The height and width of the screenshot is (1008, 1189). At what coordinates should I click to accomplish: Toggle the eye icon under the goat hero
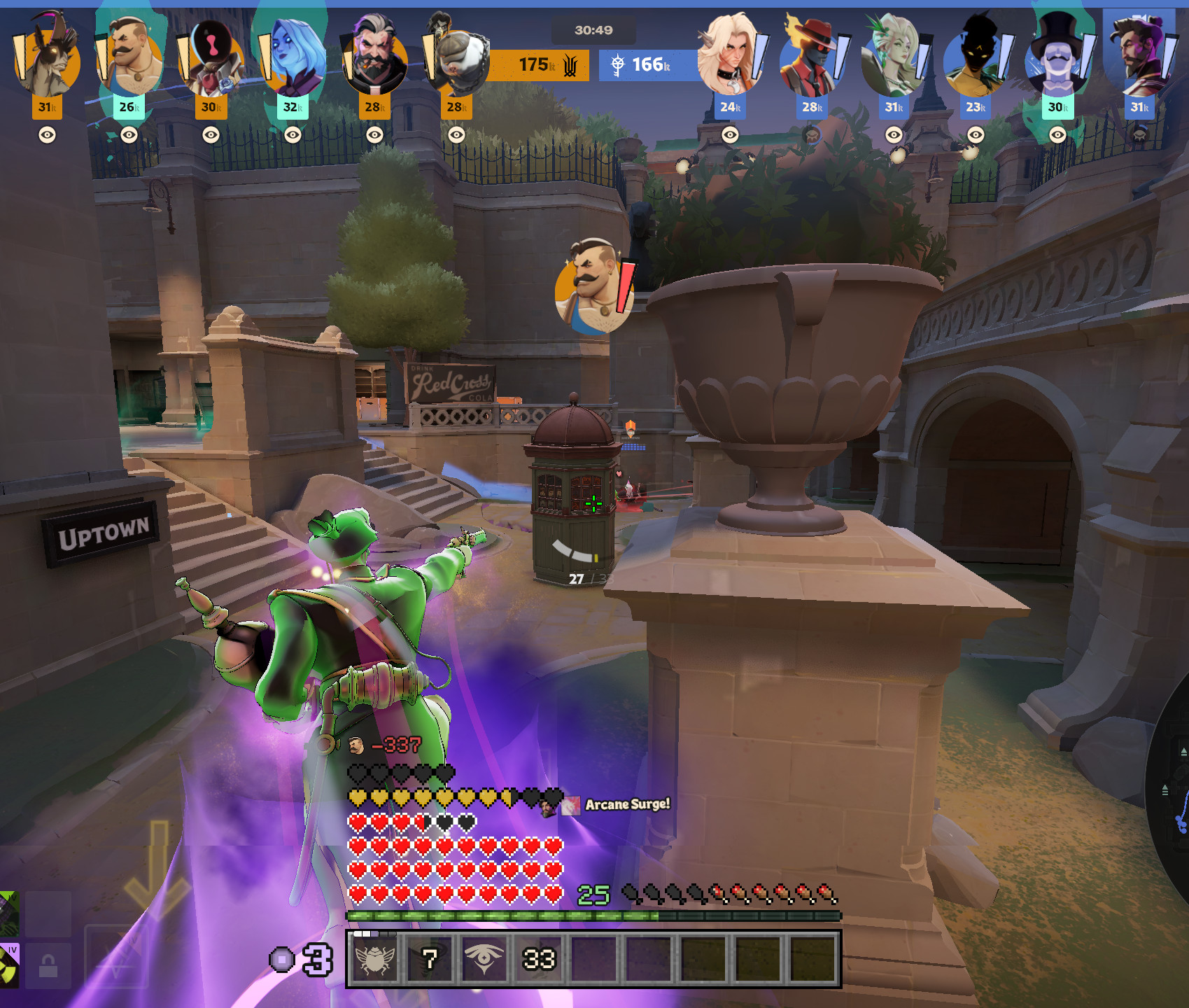47,135
